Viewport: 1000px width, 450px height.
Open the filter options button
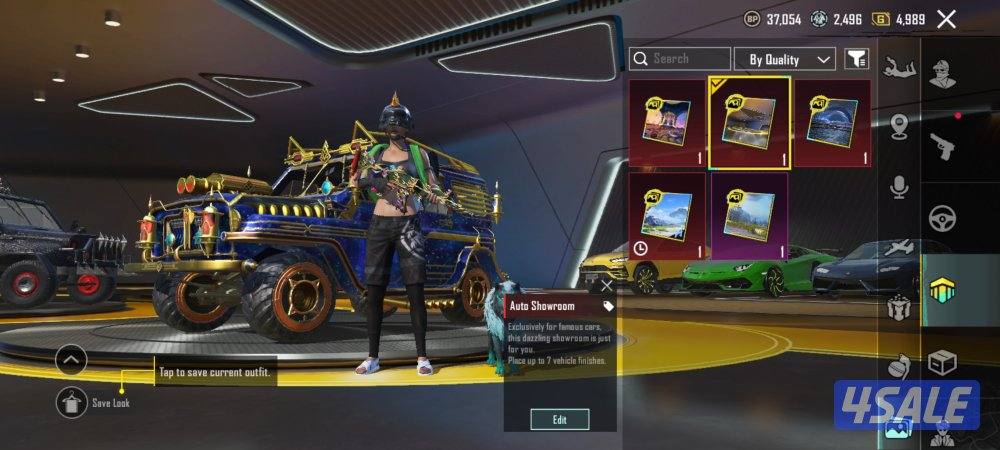point(856,59)
